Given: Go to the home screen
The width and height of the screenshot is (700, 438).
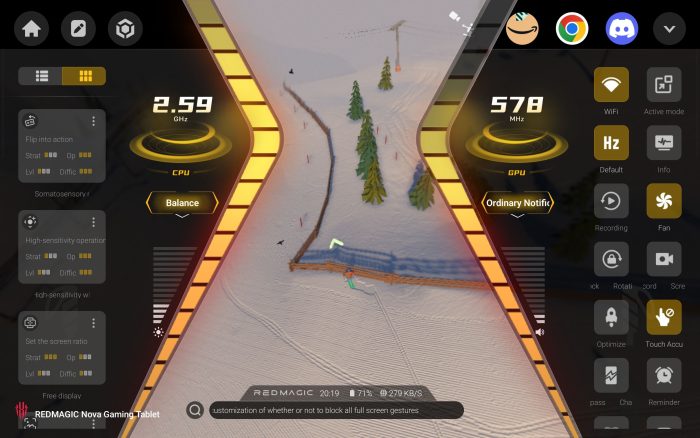Looking at the screenshot, I should pos(30,28).
